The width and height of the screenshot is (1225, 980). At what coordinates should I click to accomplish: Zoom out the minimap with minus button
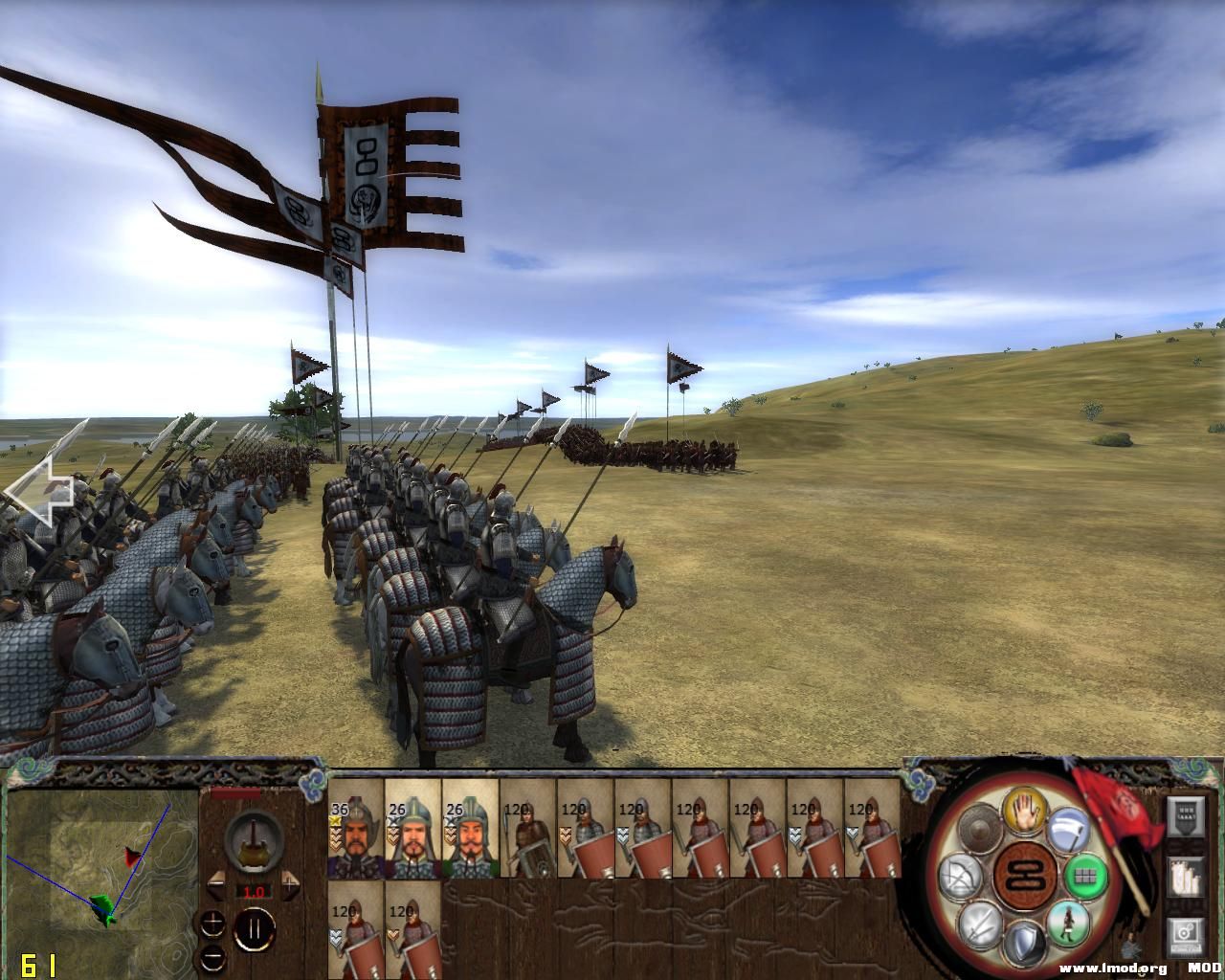tap(212, 957)
